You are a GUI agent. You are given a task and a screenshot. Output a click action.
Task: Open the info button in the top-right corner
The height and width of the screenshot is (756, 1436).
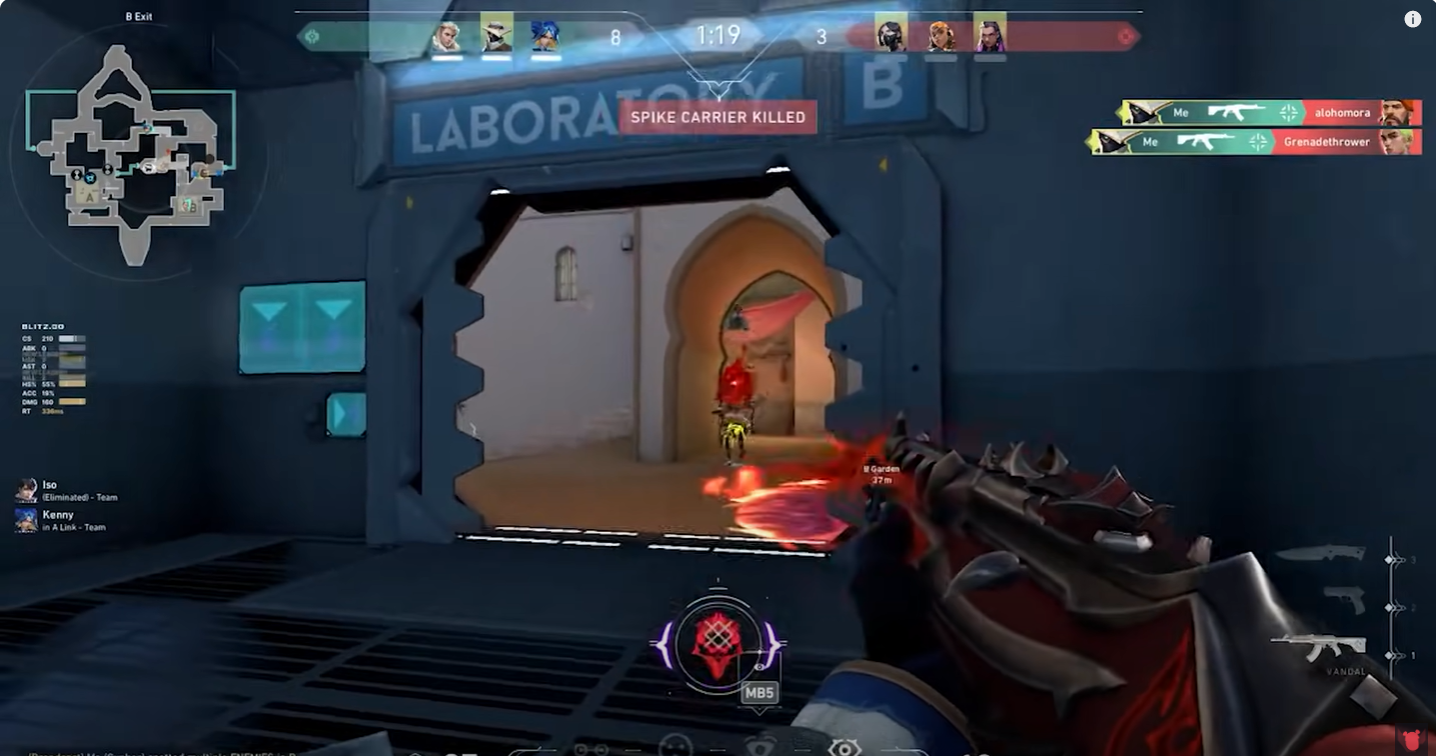pos(1413,18)
